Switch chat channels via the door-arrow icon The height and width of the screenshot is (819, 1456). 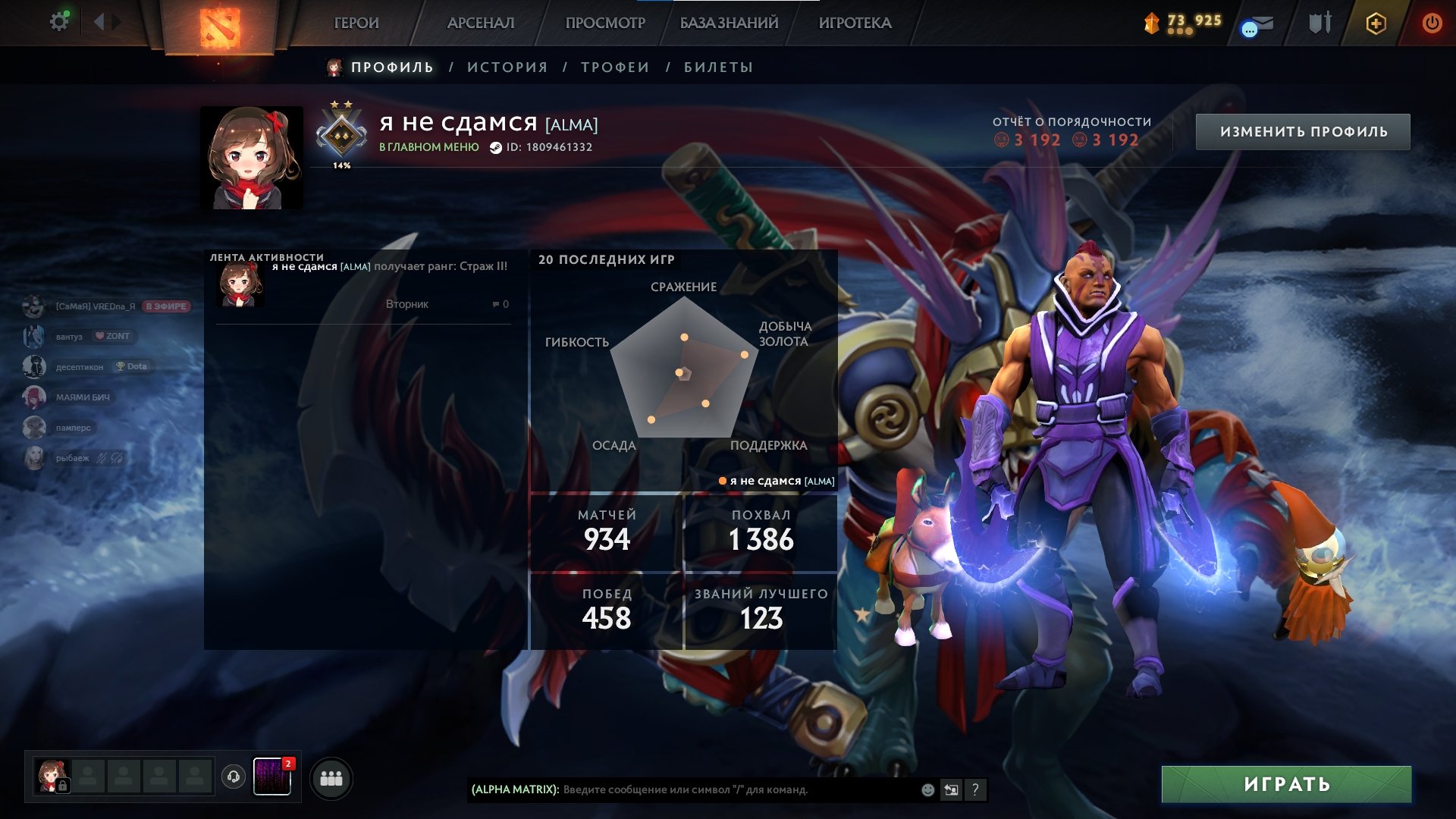tap(952, 790)
